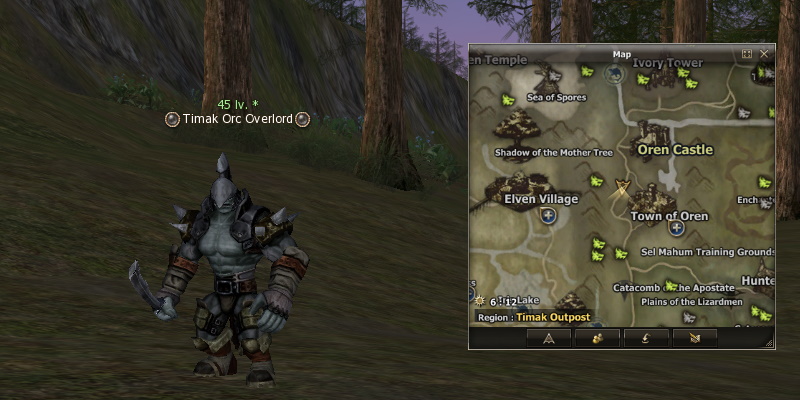The height and width of the screenshot is (400, 800).
Task: Close the Map window
Action: [x=764, y=54]
